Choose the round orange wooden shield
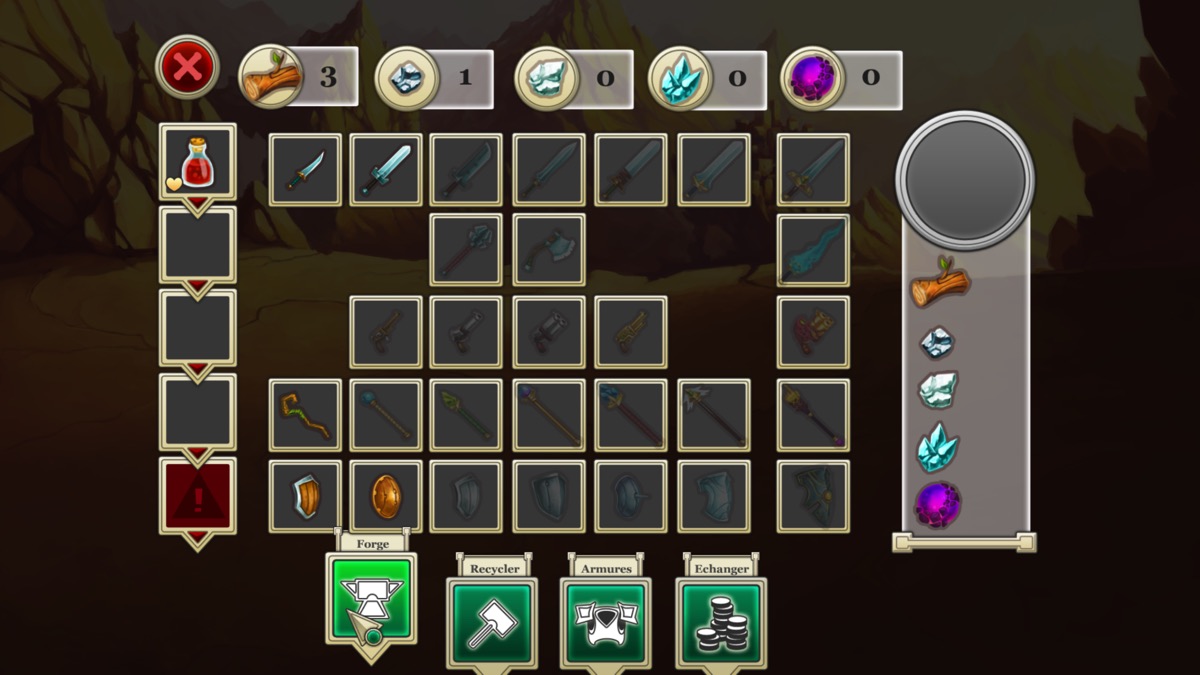 tap(386, 496)
